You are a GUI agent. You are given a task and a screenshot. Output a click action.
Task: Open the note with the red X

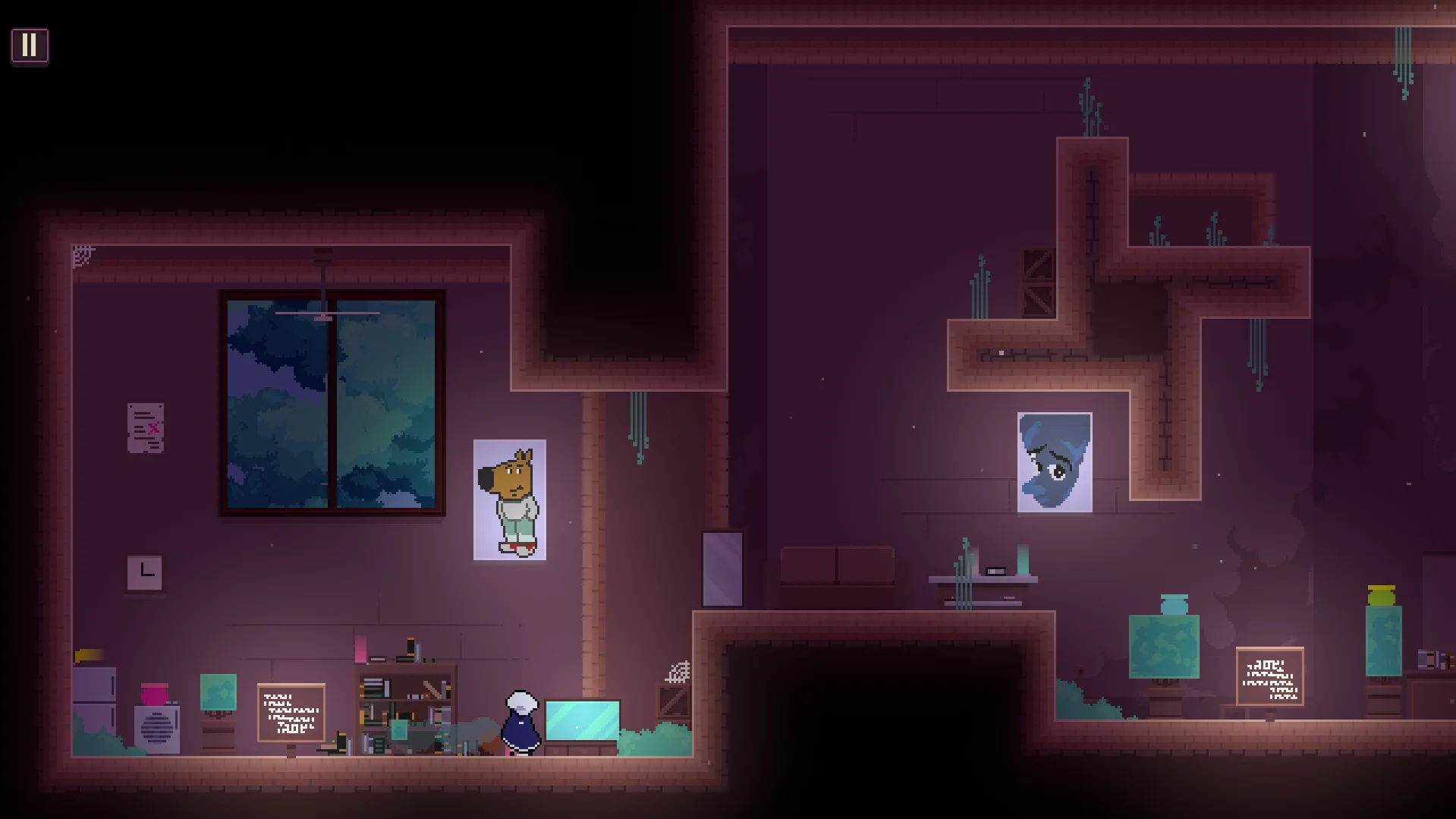(x=145, y=429)
